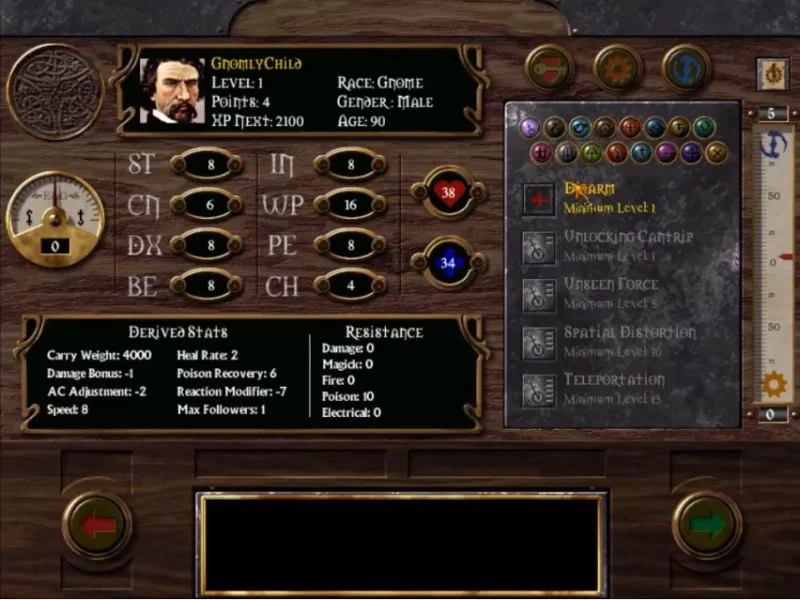Click the CN constitution stat value
Image resolution: width=800 pixels, height=600 pixels.
click(206, 205)
